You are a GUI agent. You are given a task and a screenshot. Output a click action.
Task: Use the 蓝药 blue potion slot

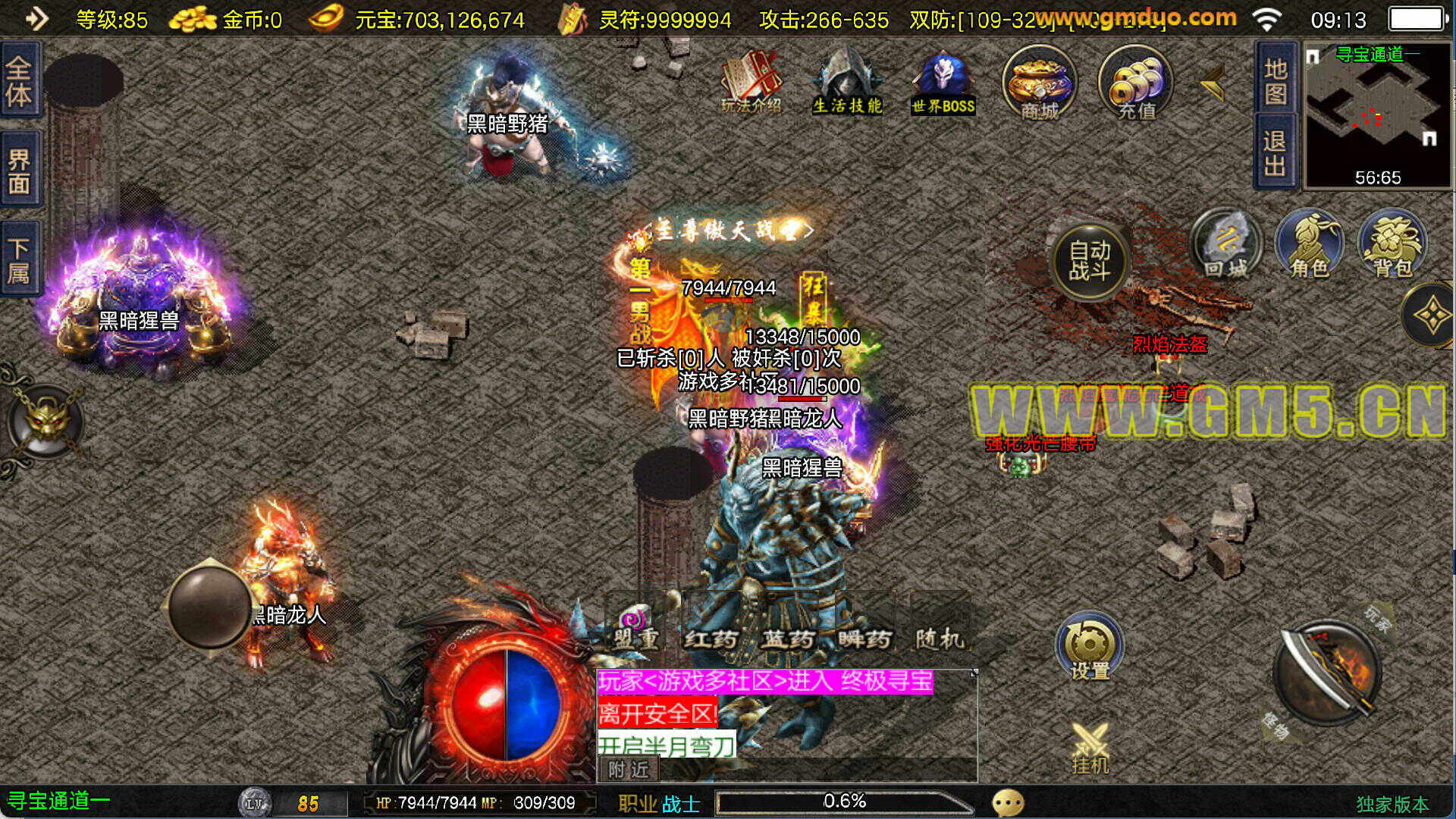point(788,629)
